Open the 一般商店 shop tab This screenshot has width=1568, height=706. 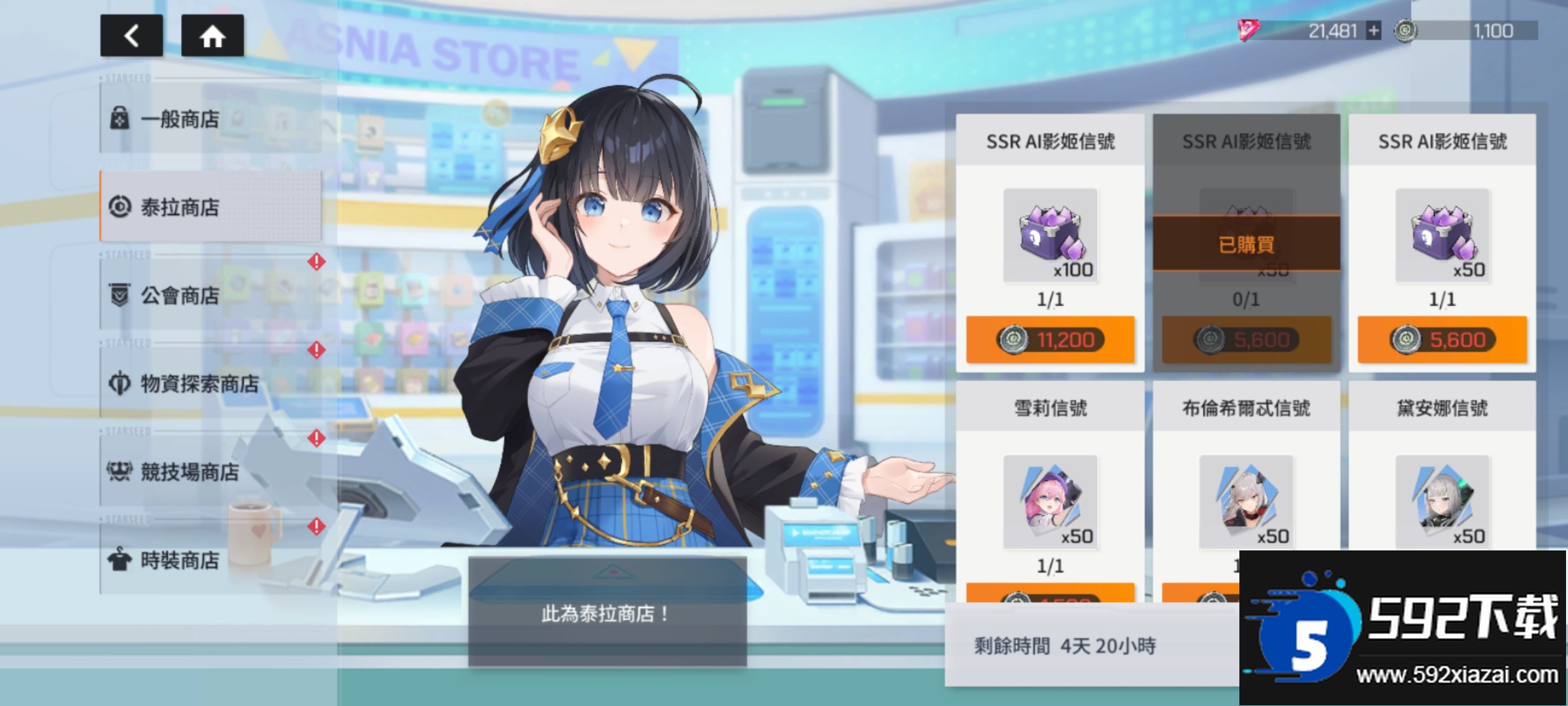point(210,119)
